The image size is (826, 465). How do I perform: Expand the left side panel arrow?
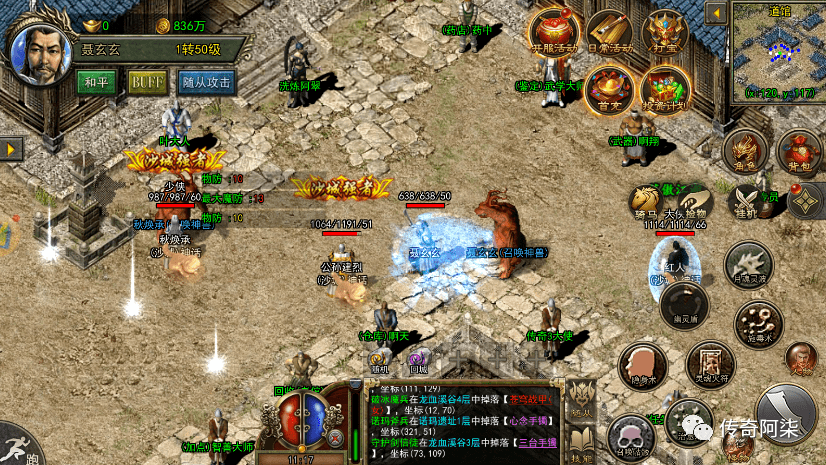coord(12,148)
